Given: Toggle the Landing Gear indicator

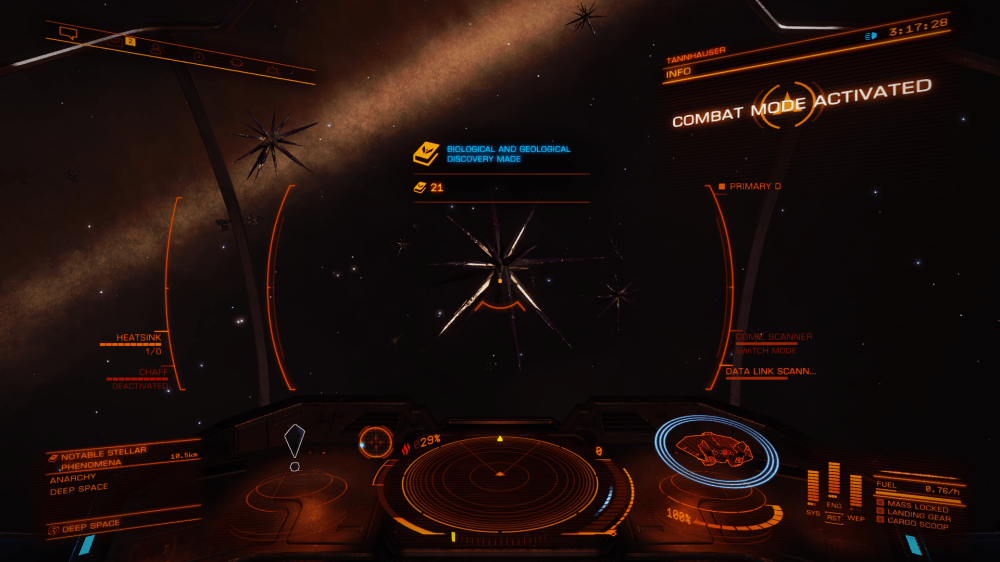Looking at the screenshot, I should coord(914,514).
